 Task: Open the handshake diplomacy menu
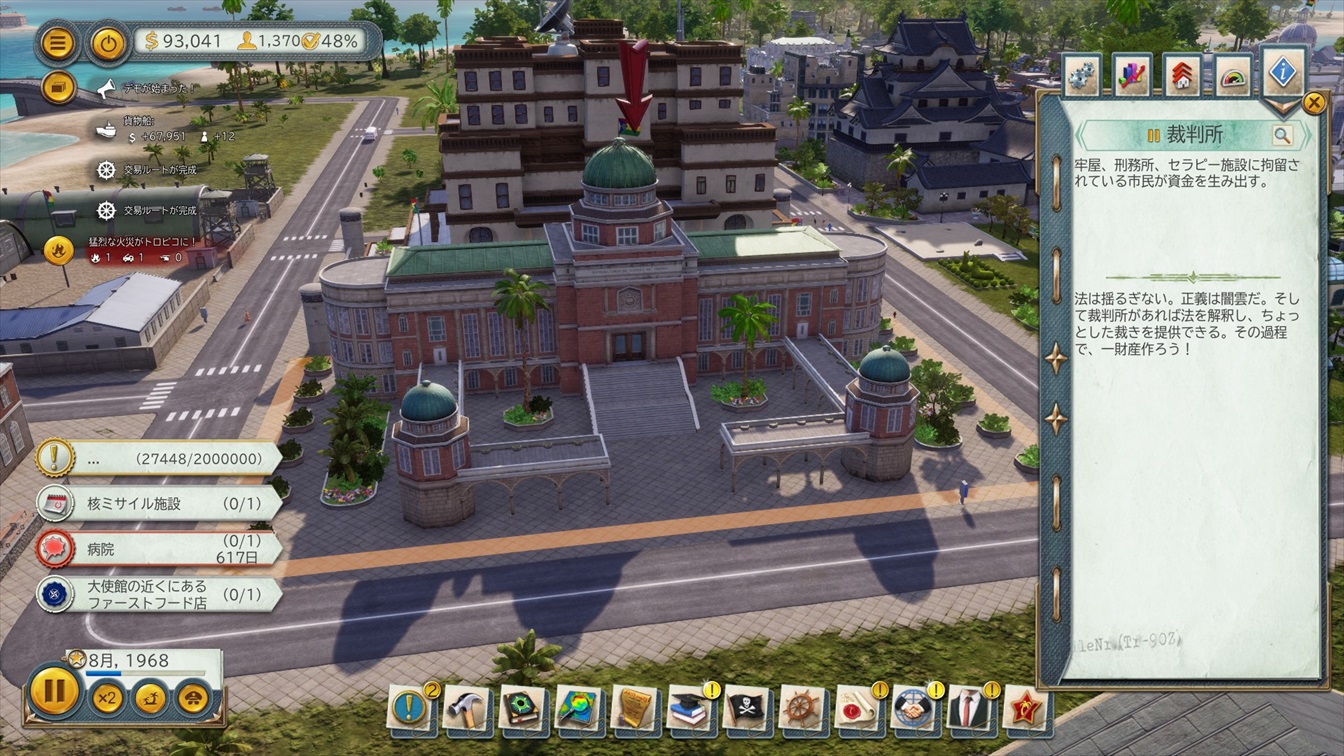913,708
